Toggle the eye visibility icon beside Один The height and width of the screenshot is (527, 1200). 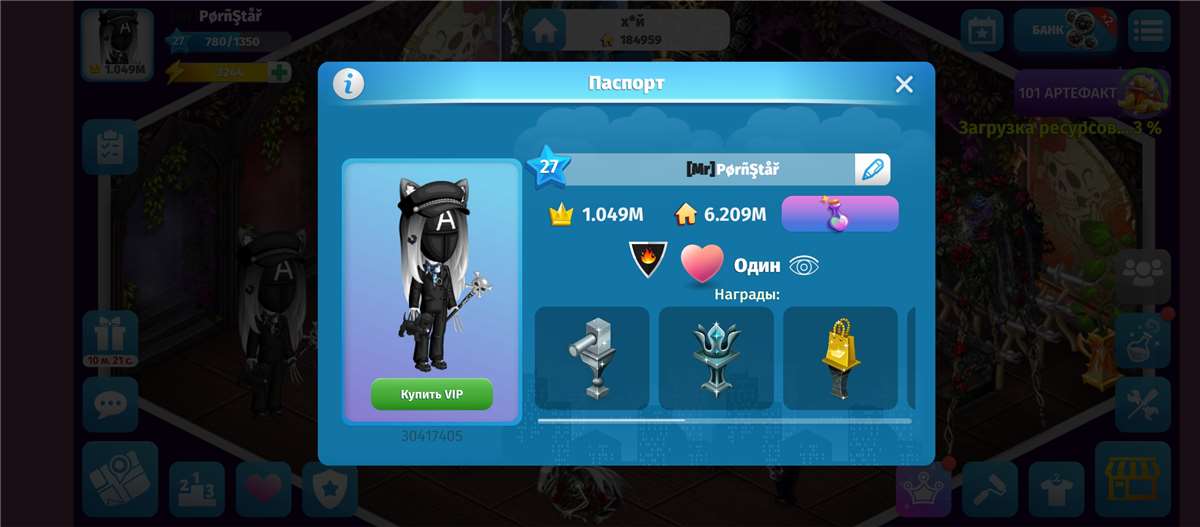coord(804,265)
